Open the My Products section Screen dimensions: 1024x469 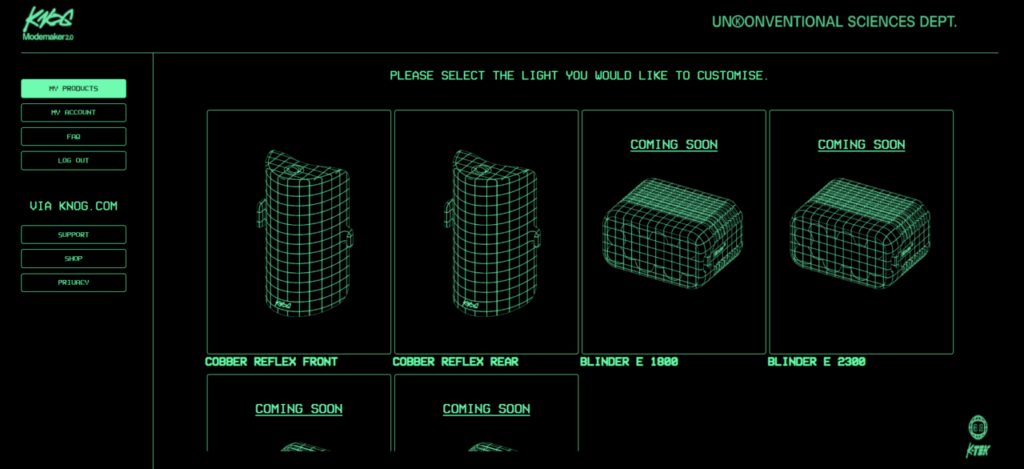pyautogui.click(x=73, y=89)
